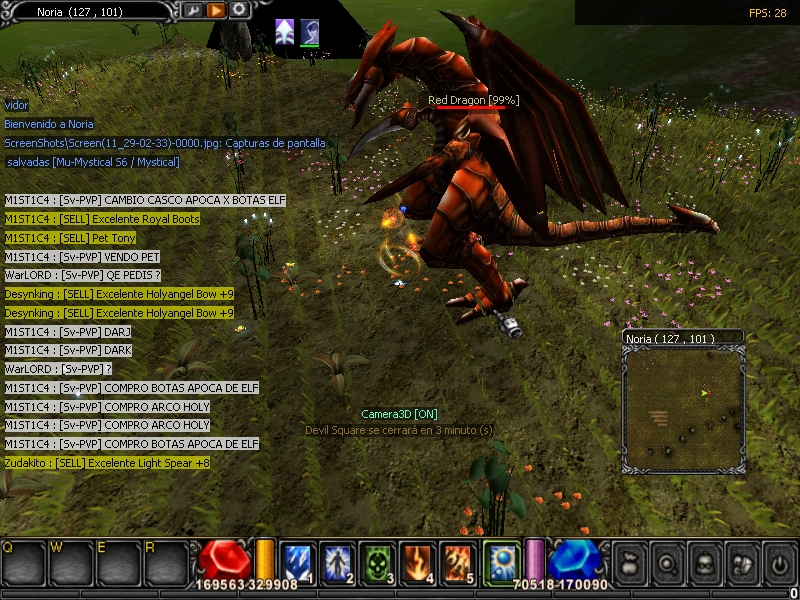Click the white up-arrow buff icon
This screenshot has width=800, height=600.
(285, 32)
